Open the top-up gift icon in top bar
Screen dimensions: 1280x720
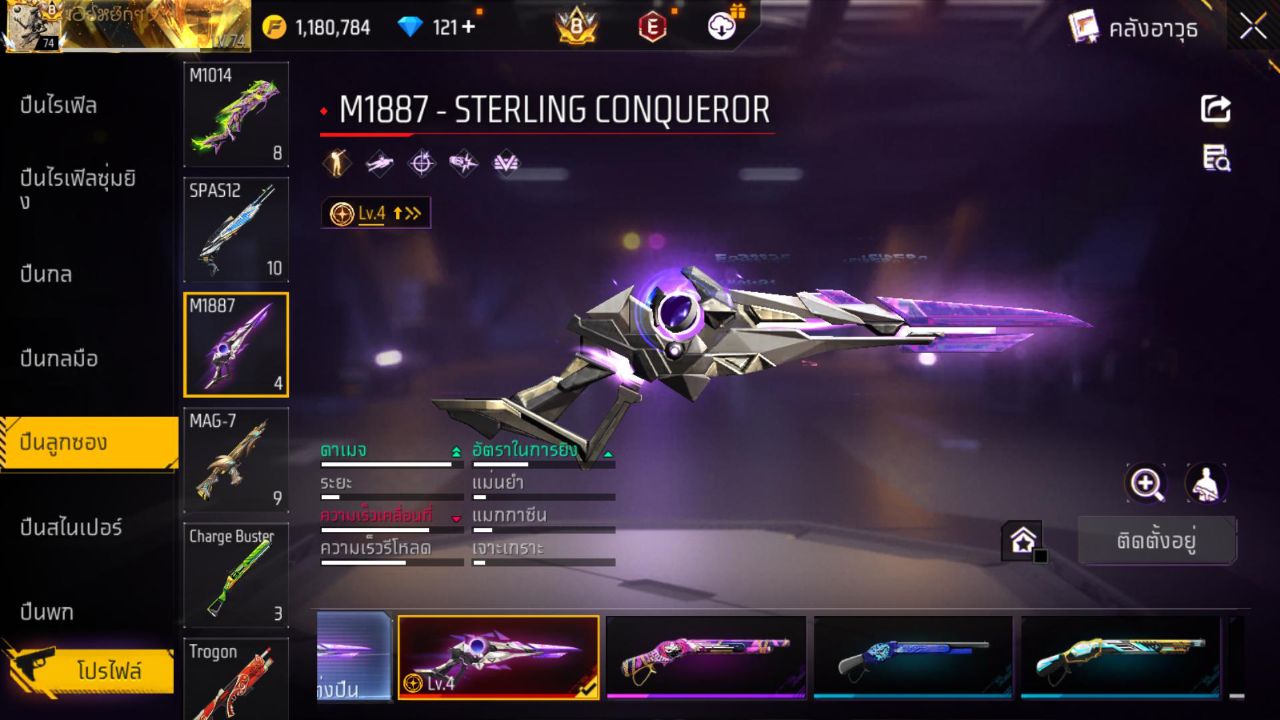pyautogui.click(x=721, y=27)
